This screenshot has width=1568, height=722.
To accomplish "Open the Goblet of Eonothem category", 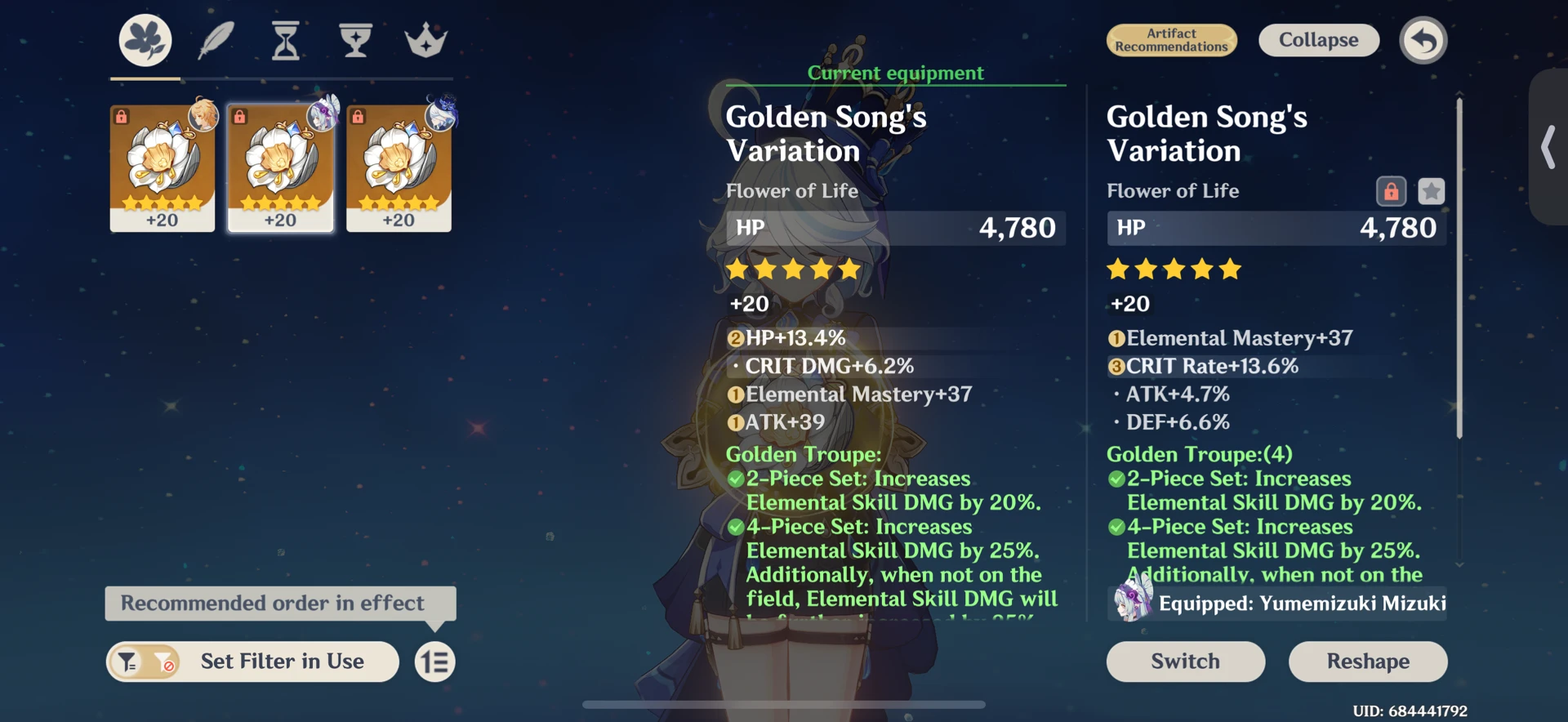I will click(x=354, y=39).
